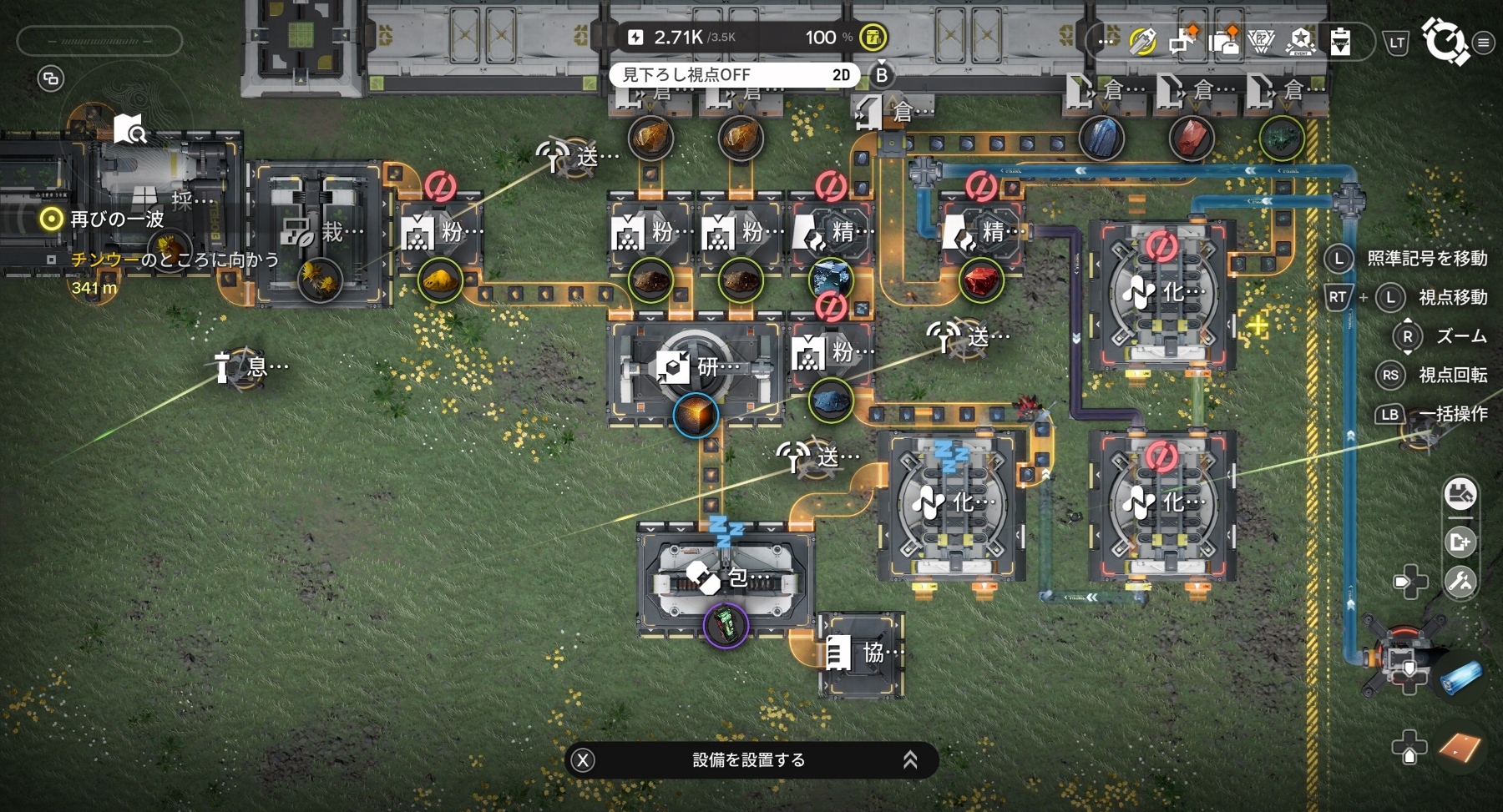Select the 再びの一波 quest tracker
Viewport: 1503px width, 812px height.
(117, 219)
